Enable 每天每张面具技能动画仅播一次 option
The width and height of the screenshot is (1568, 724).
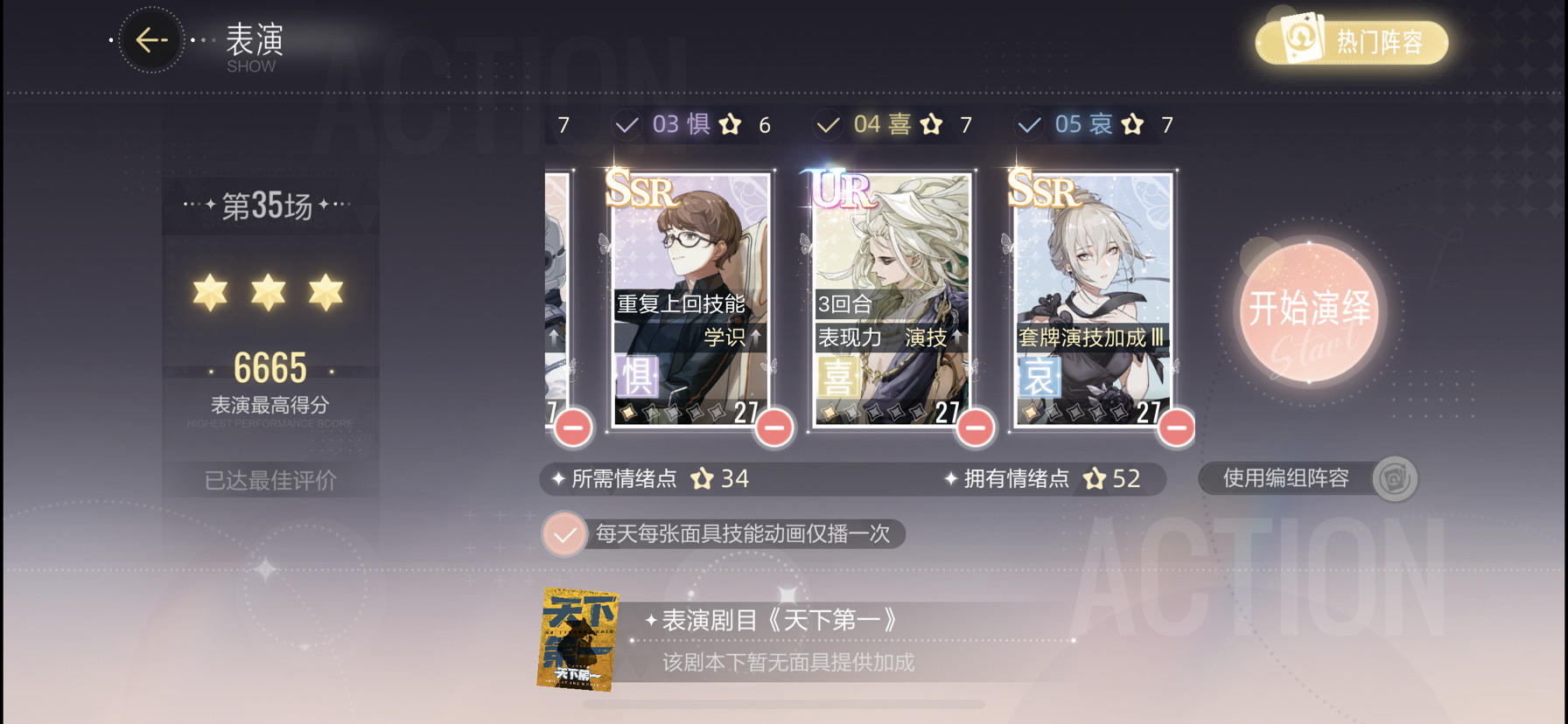(564, 533)
